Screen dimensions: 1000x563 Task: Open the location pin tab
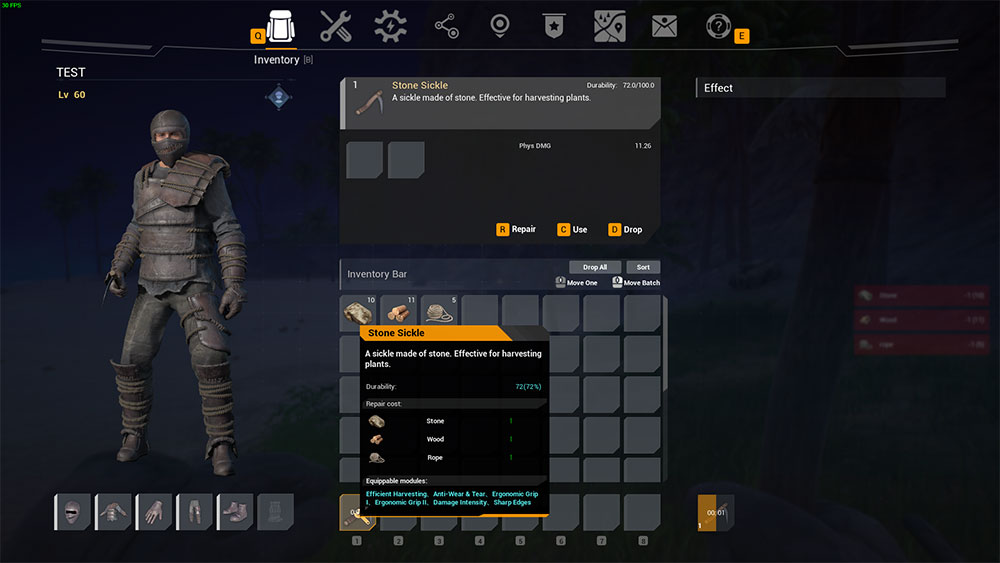pyautogui.click(x=500, y=27)
